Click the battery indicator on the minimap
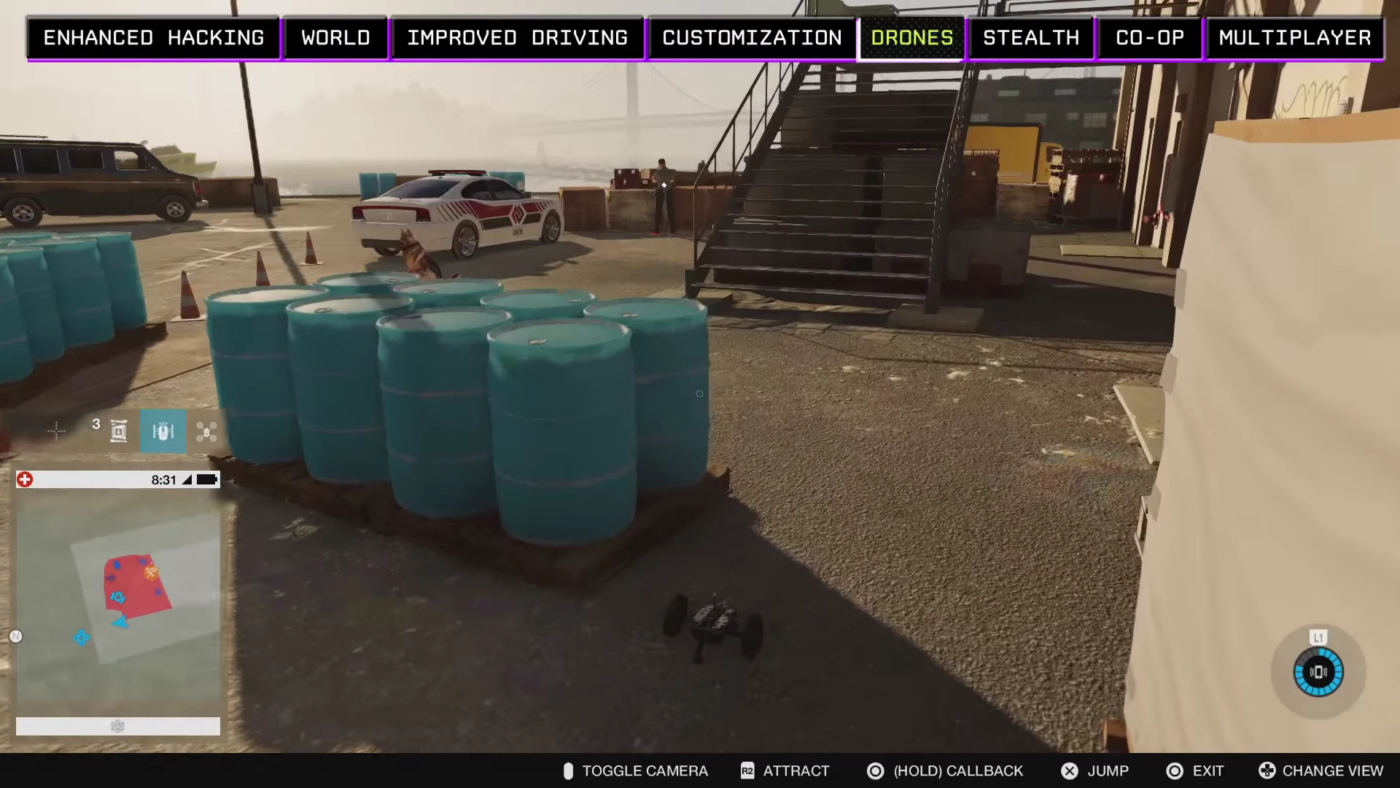This screenshot has height=788, width=1400. pyautogui.click(x=206, y=479)
